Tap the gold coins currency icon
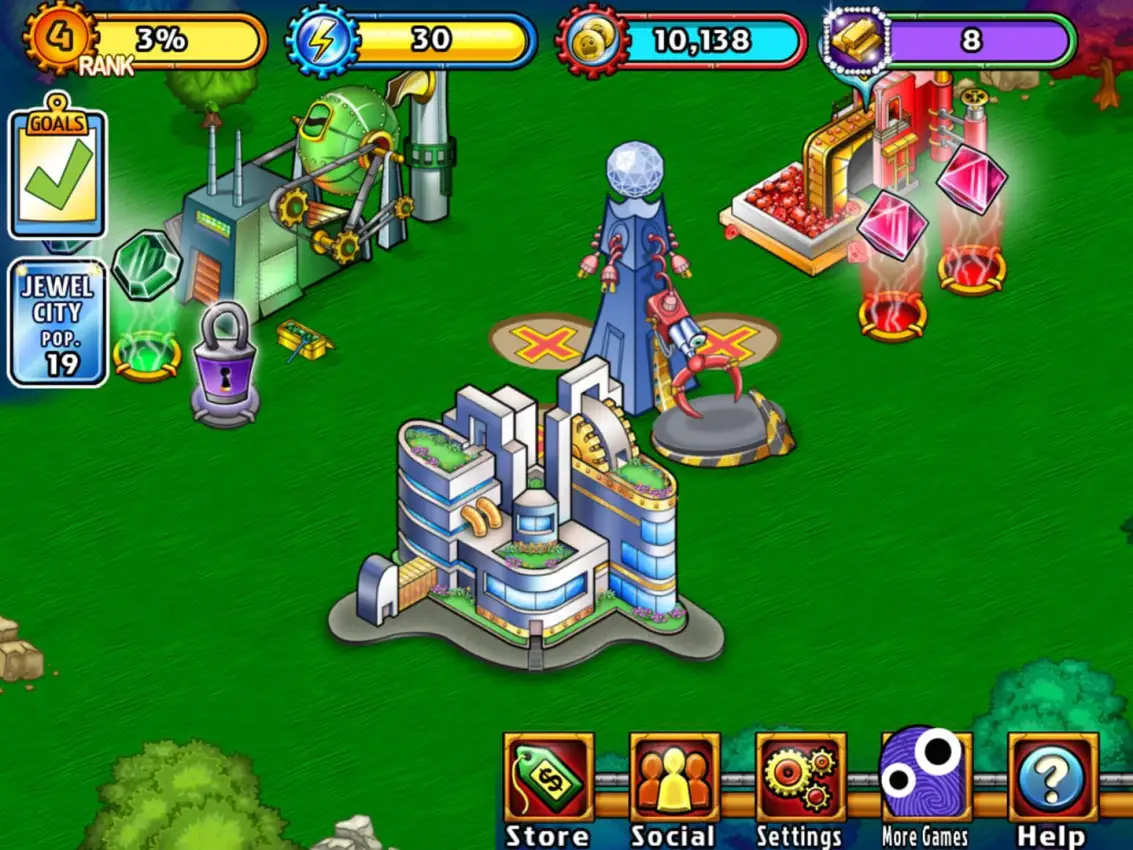This screenshot has width=1133, height=850. click(x=592, y=41)
